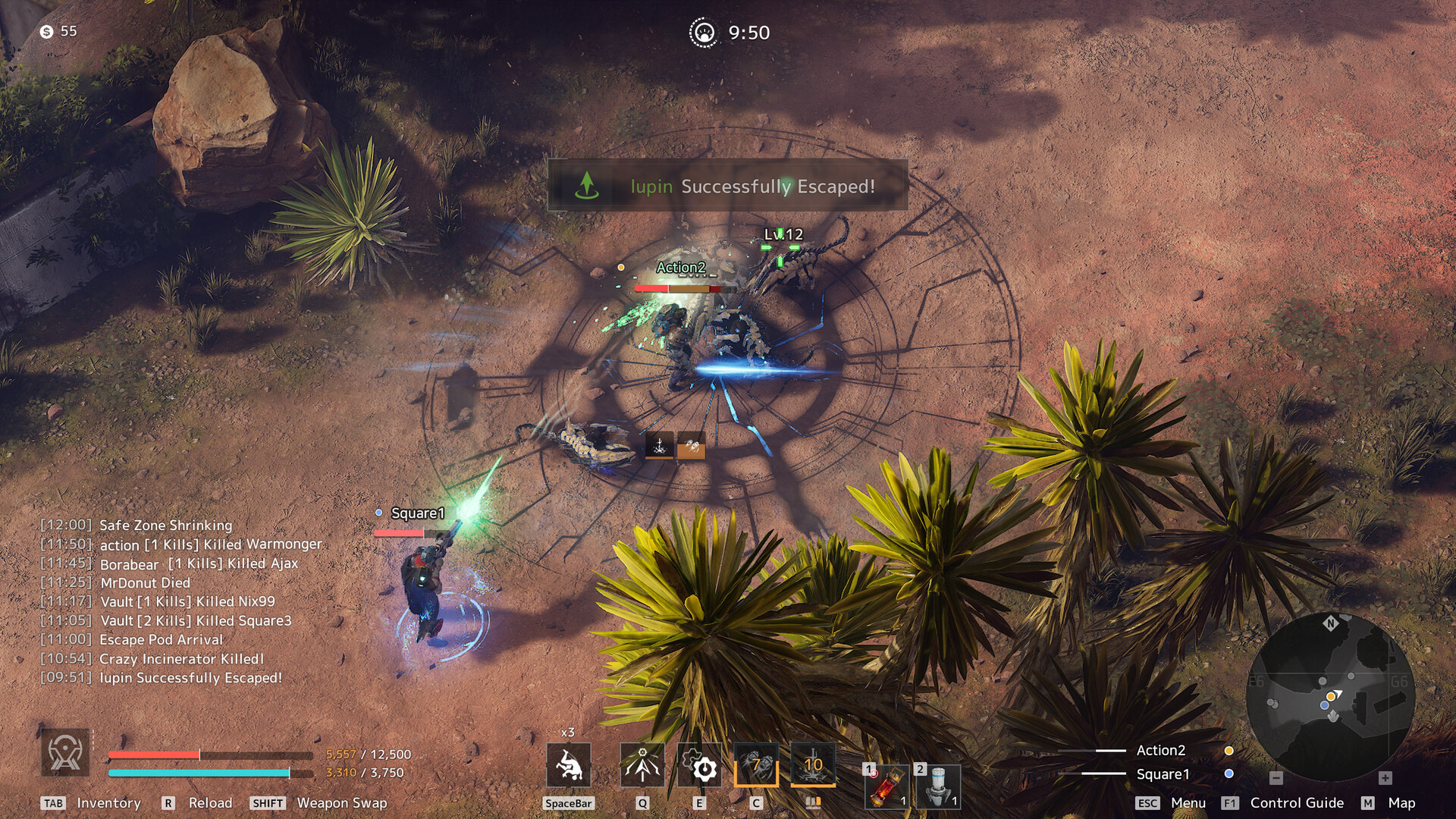The height and width of the screenshot is (819, 1456).
Task: Trigger the gear-shaped E skill
Action: (699, 766)
